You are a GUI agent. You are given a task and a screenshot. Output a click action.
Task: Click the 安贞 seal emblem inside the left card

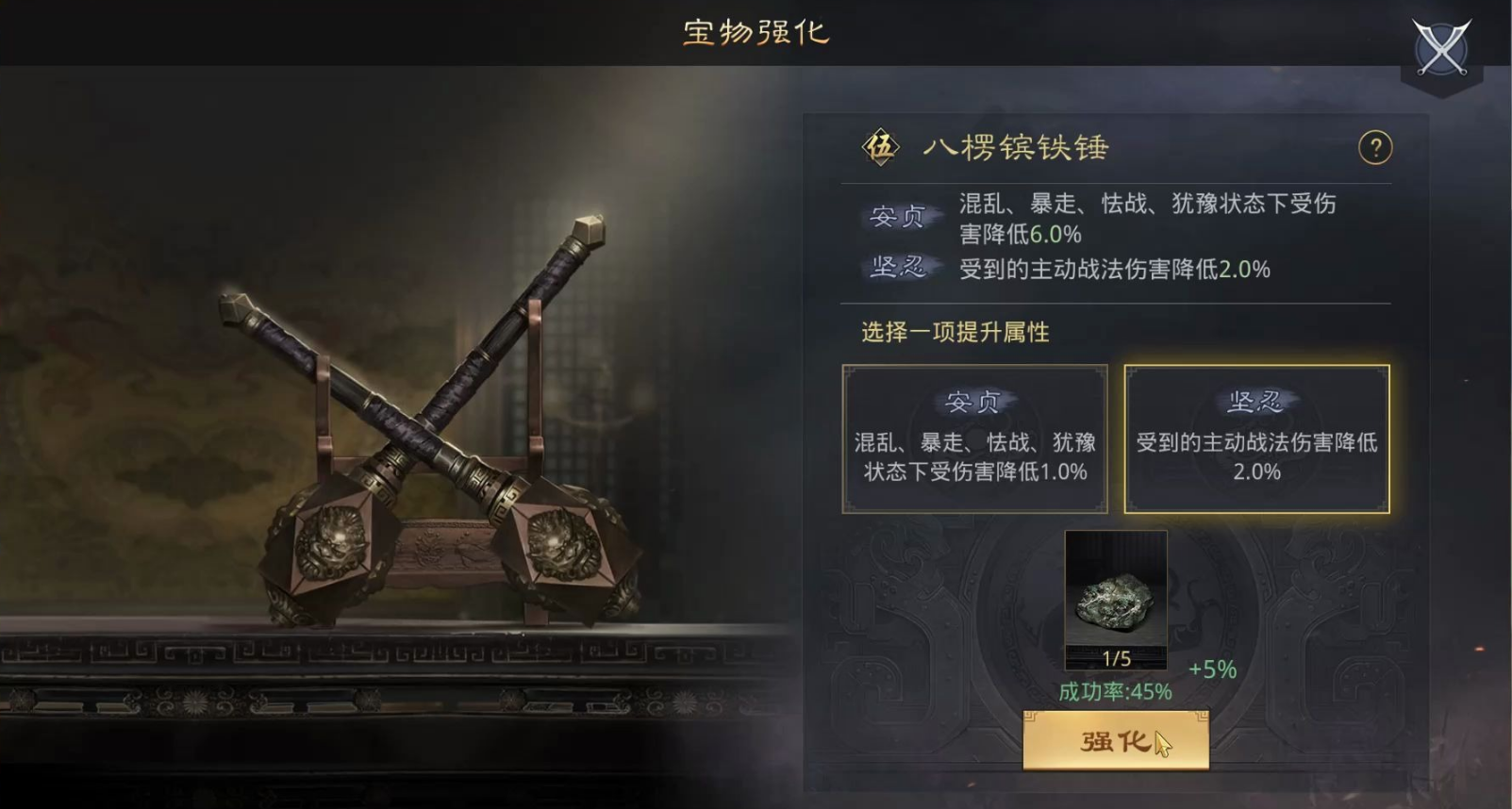point(973,401)
